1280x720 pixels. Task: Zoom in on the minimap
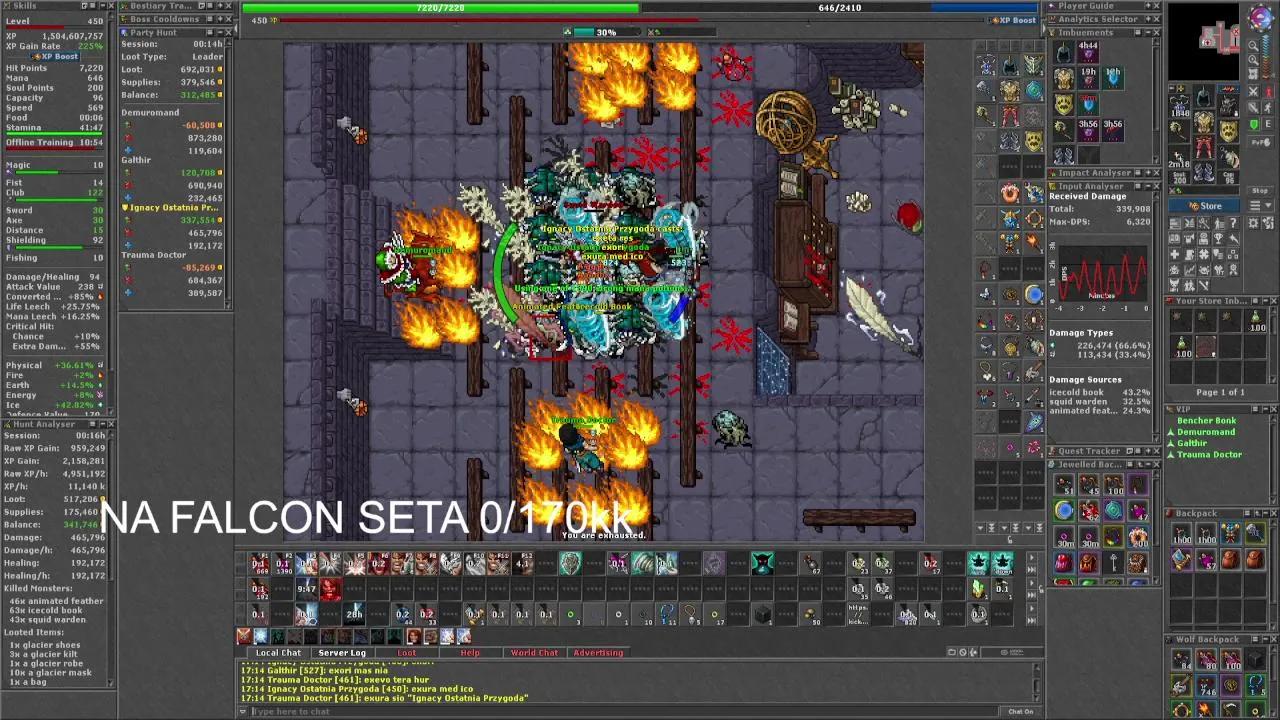1255,47
